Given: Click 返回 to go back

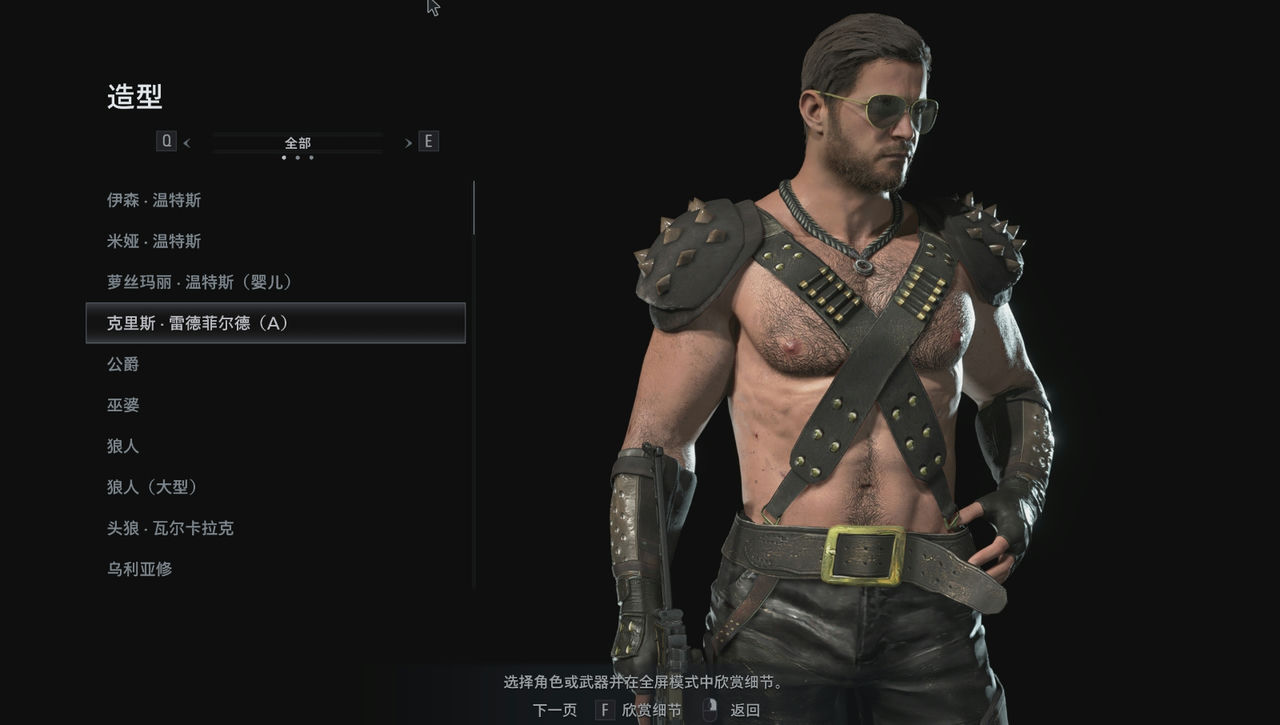Looking at the screenshot, I should coord(745,709).
